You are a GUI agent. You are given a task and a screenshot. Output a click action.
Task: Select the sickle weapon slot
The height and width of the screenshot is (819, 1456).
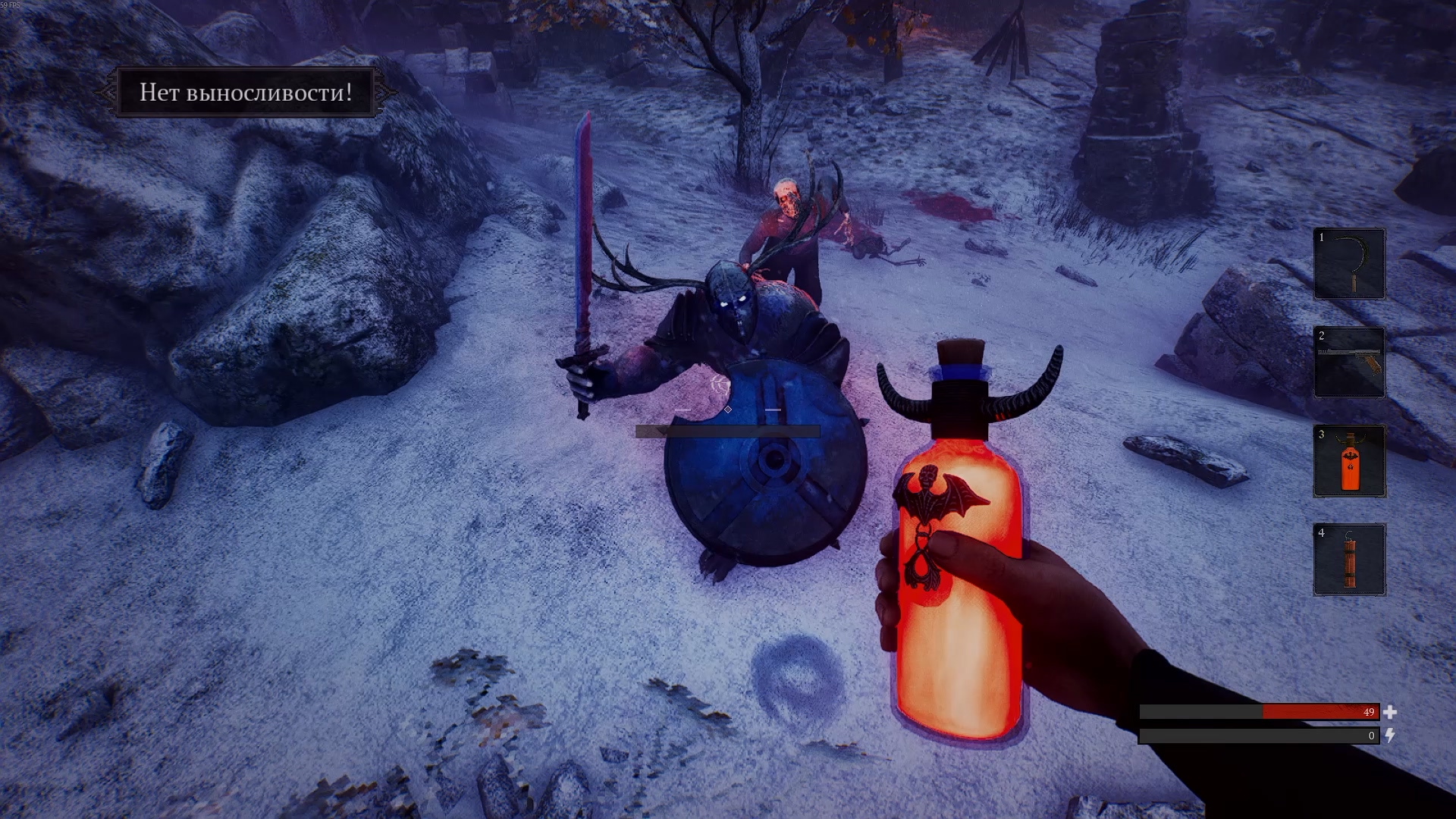click(1349, 264)
